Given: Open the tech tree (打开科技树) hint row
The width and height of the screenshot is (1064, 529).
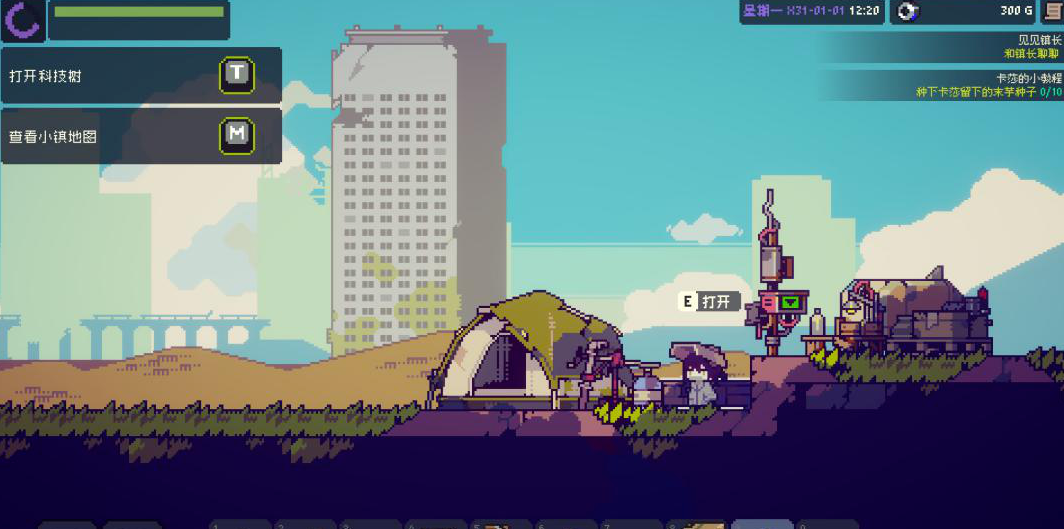Looking at the screenshot, I should (140, 75).
